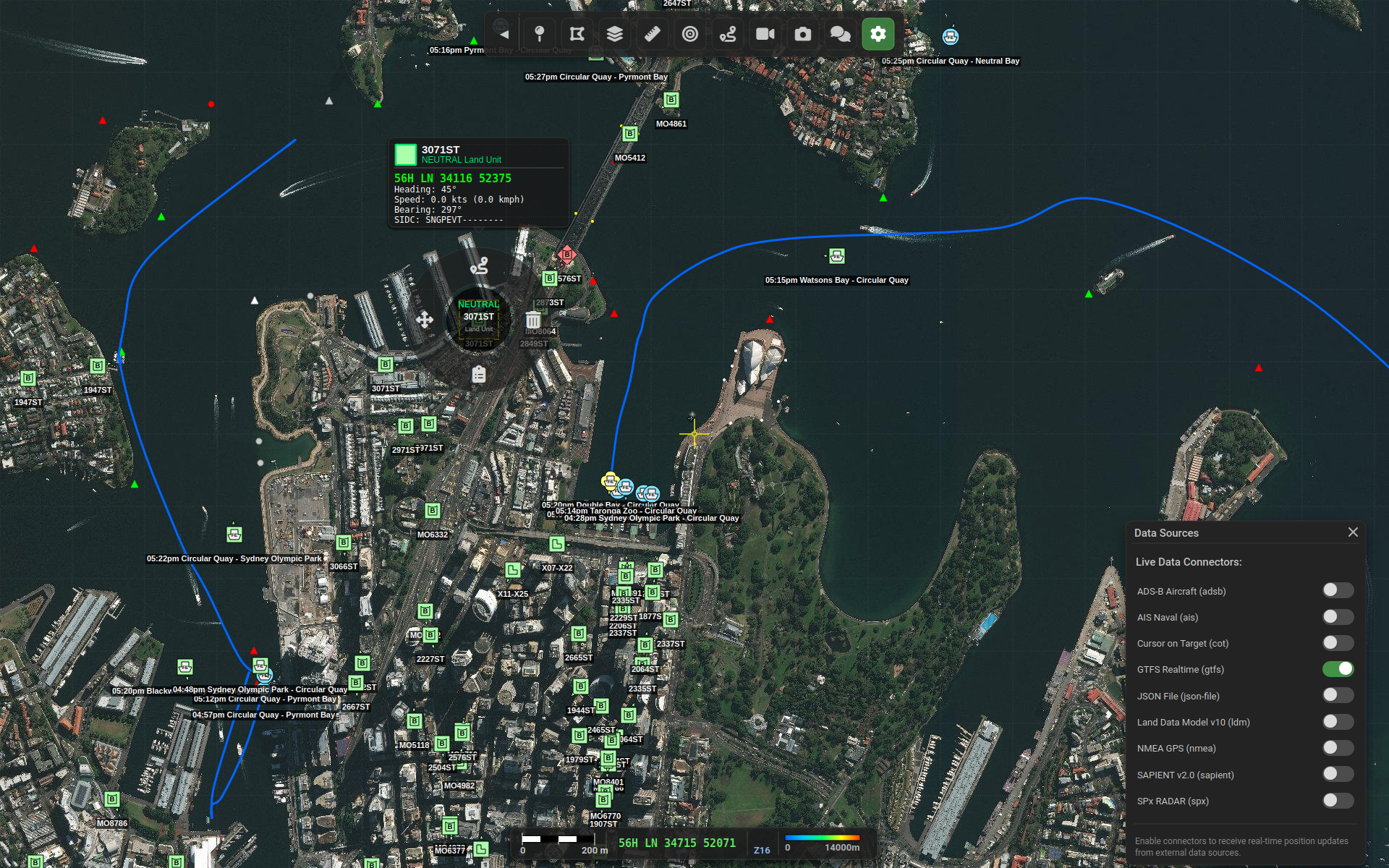
Task: Delete 3071ST using the trash icon
Action: click(533, 318)
